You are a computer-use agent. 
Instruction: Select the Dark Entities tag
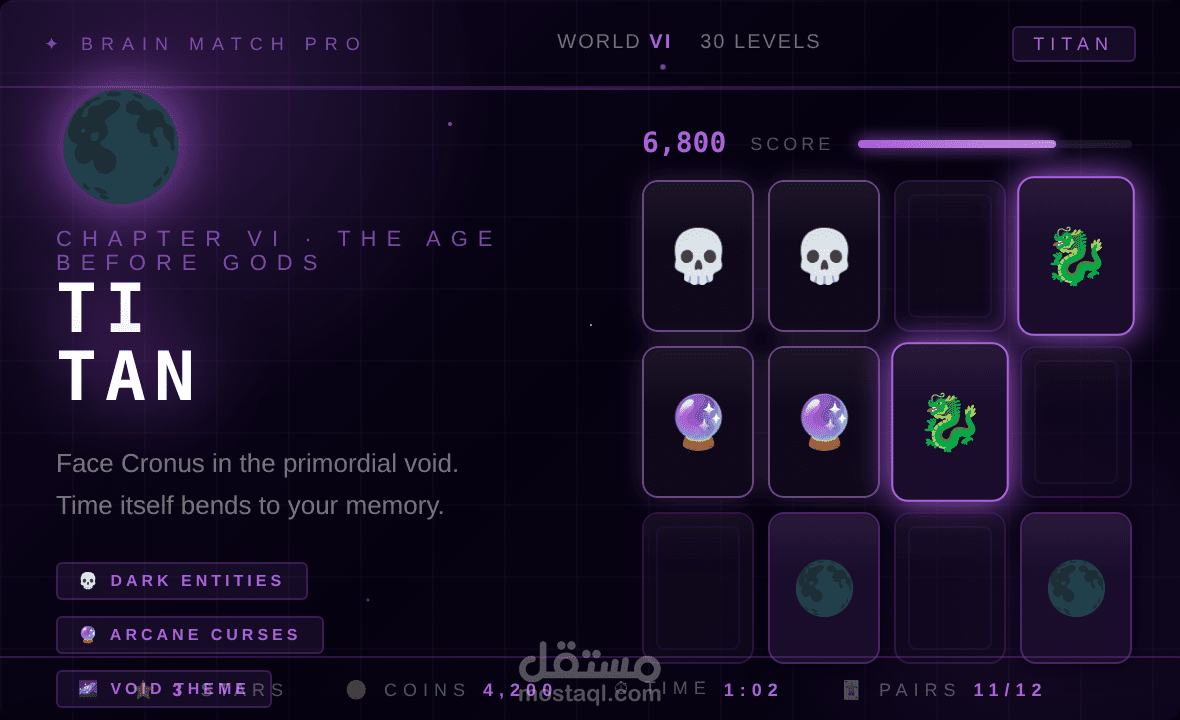click(x=182, y=581)
